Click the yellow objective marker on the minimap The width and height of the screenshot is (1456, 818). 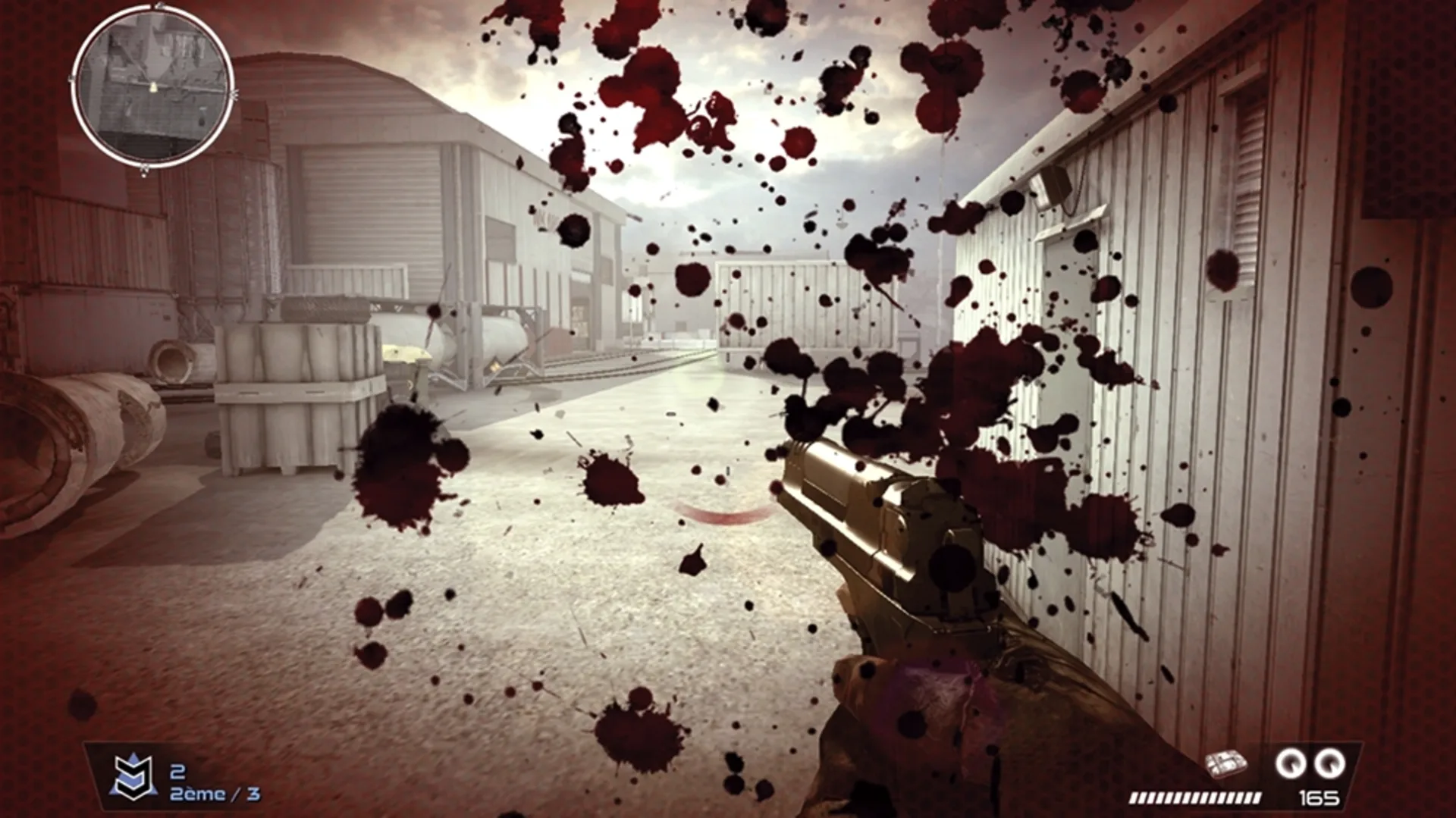(x=153, y=86)
